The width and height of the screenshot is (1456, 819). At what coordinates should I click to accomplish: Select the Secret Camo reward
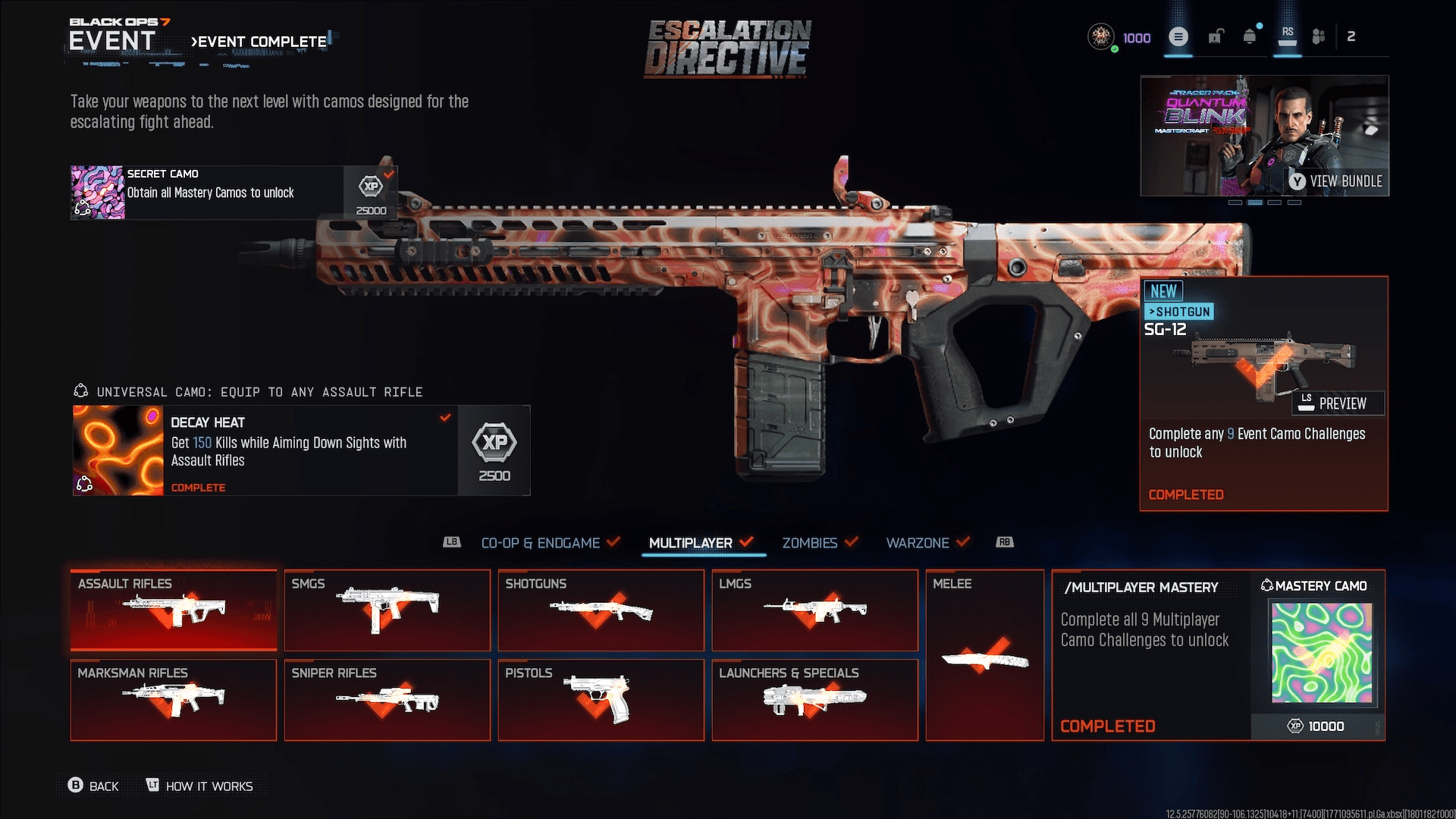click(234, 193)
